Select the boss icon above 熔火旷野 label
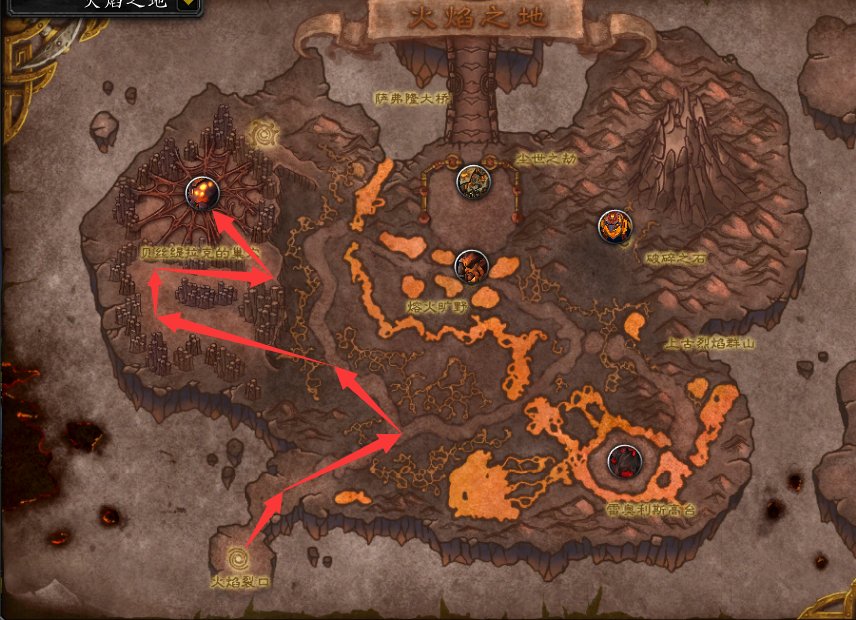Image resolution: width=856 pixels, height=620 pixels. [x=470, y=267]
